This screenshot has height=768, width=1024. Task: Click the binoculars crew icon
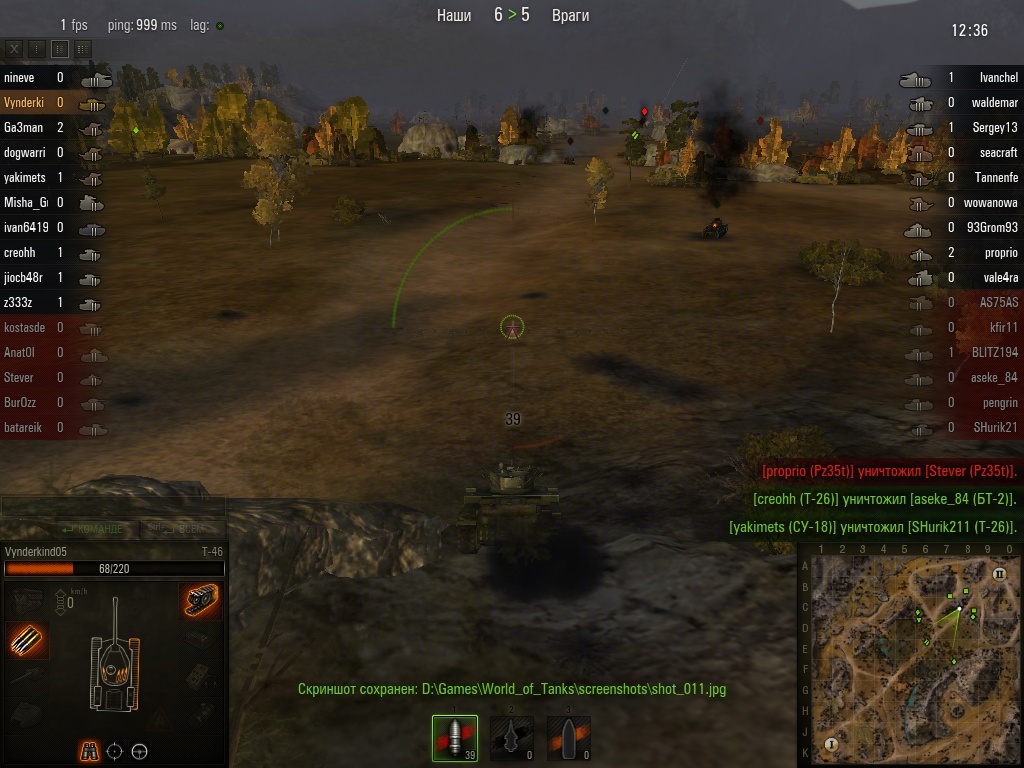click(90, 751)
